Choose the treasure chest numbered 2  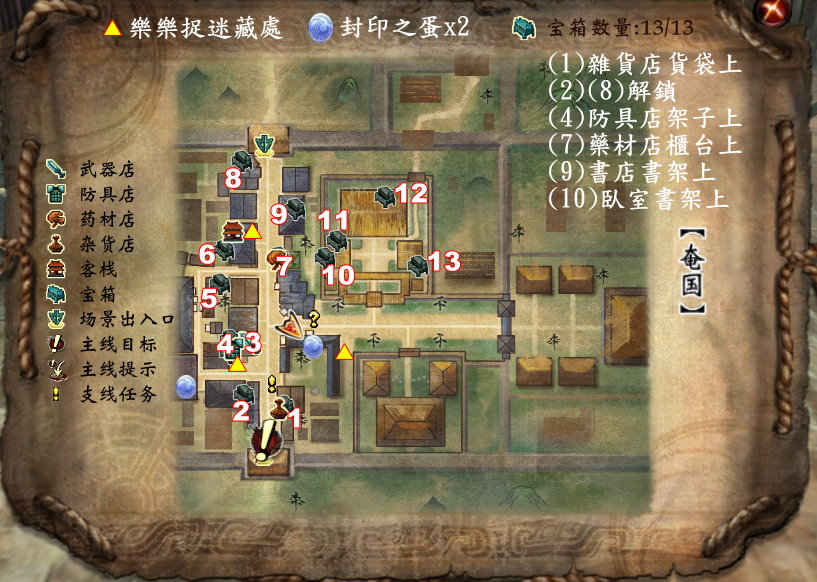[x=241, y=393]
